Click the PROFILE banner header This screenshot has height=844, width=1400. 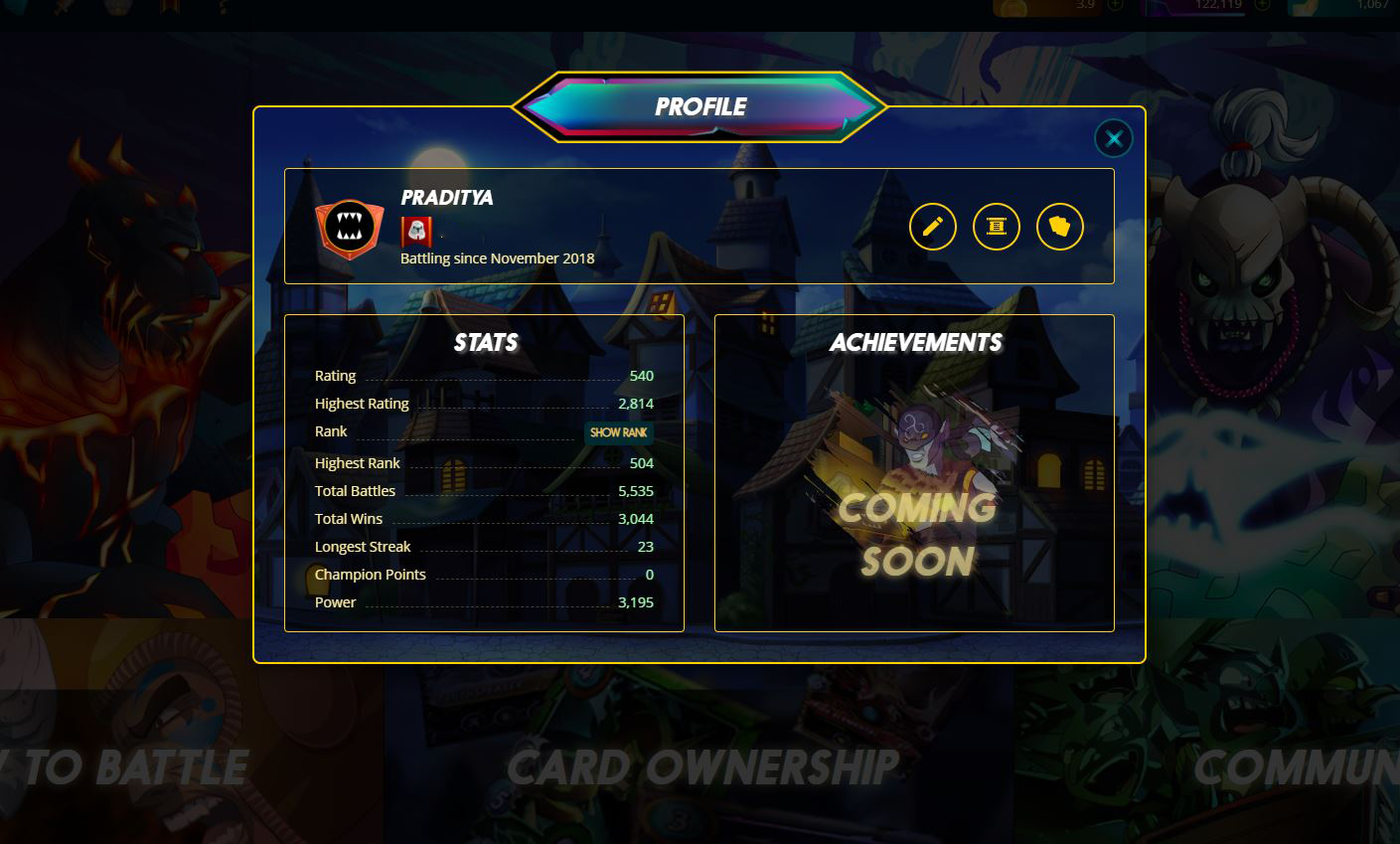coord(699,105)
